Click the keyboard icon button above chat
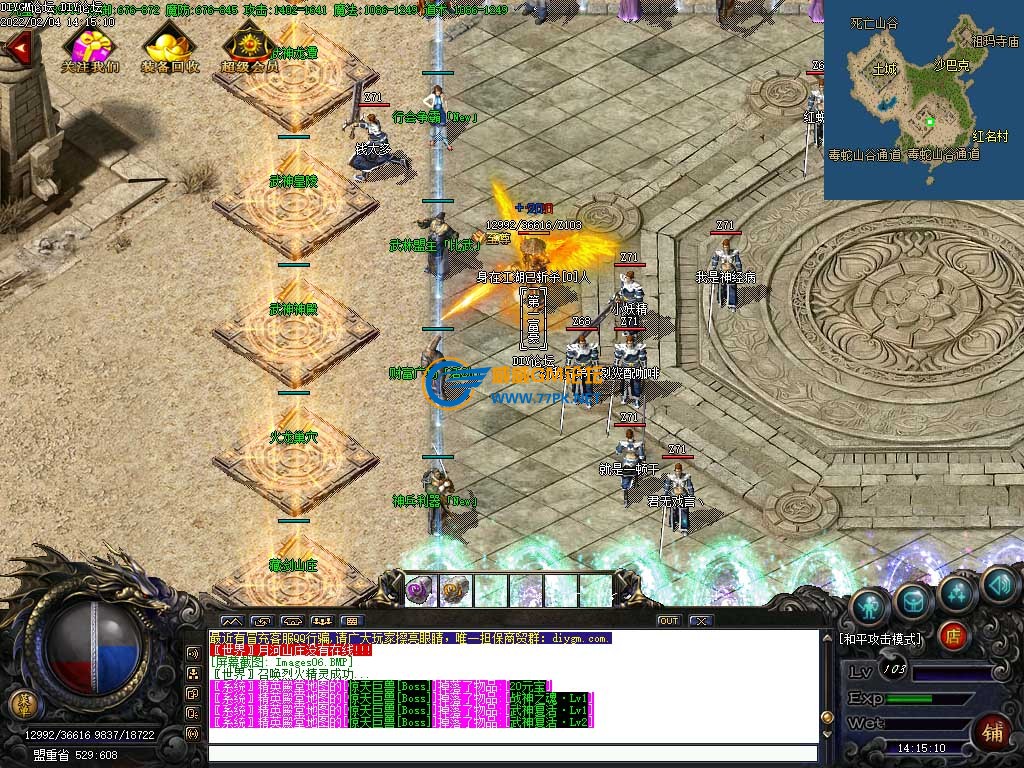The height and width of the screenshot is (768, 1024). (x=352, y=621)
